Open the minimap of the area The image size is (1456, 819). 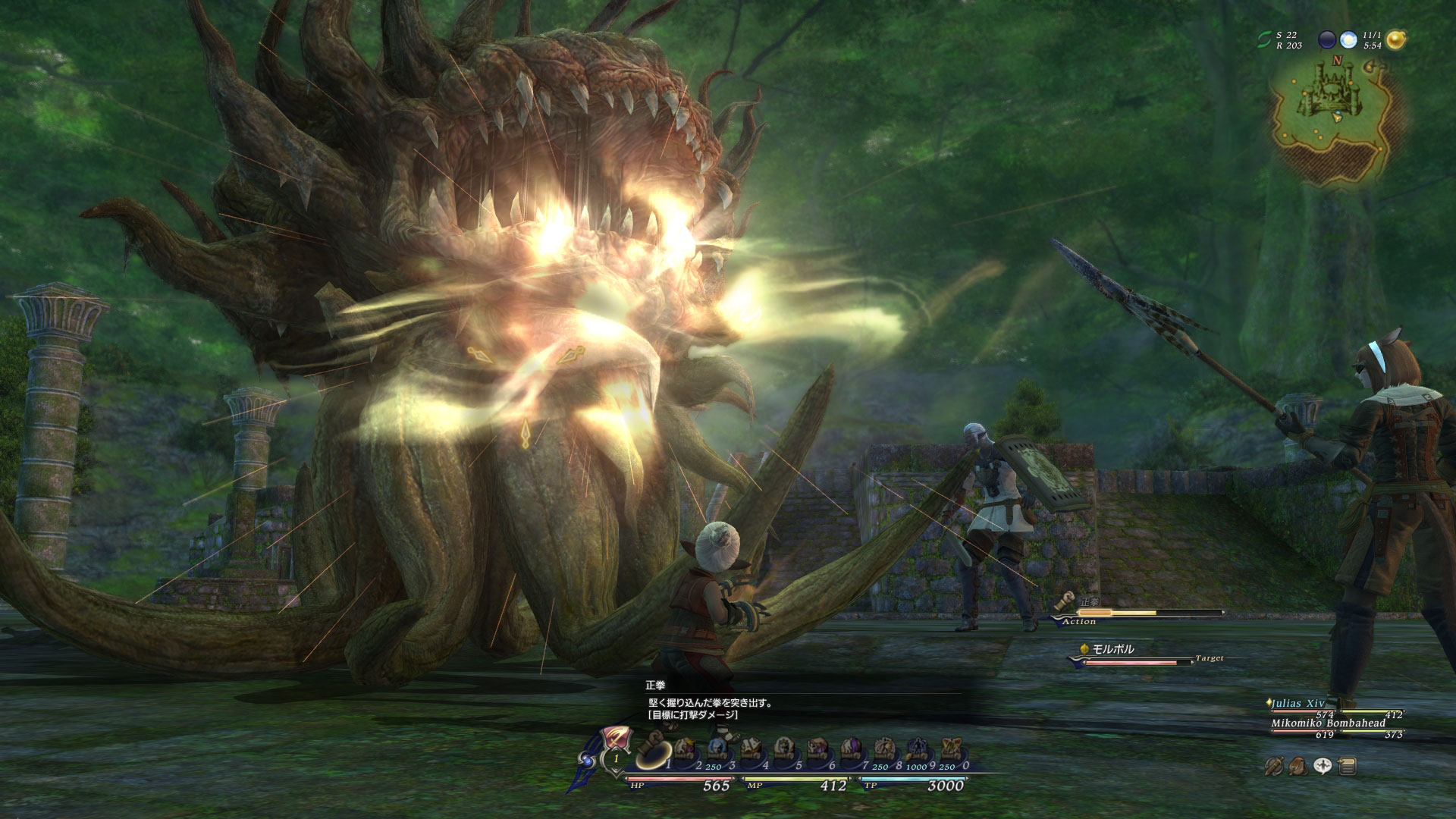1339,114
